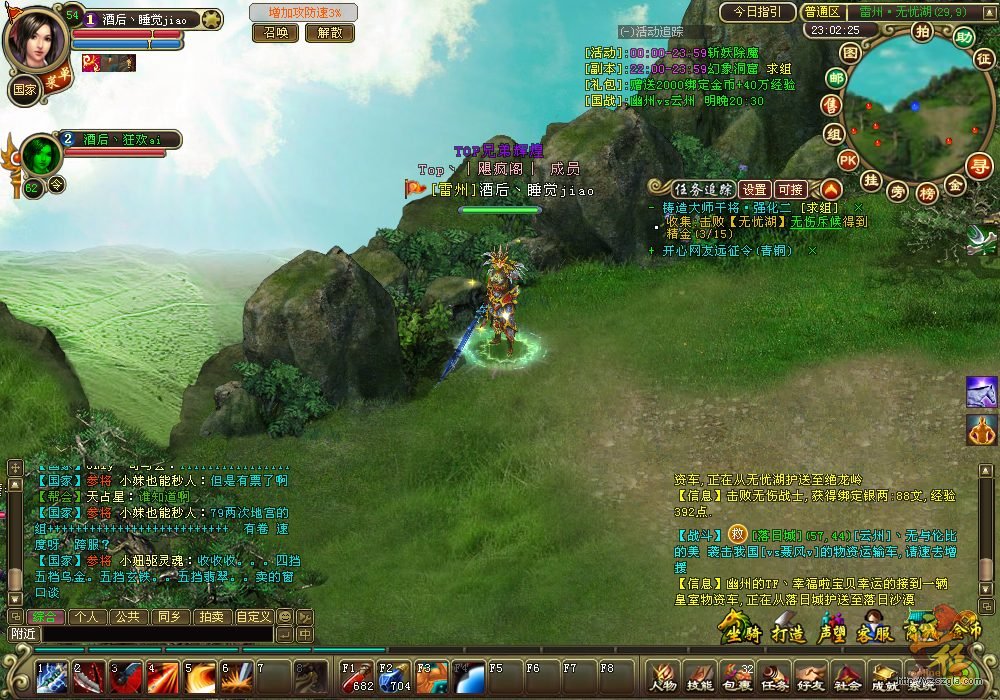The height and width of the screenshot is (700, 1000).
Task: Open the 榜 rankings button
Action: [x=927, y=192]
